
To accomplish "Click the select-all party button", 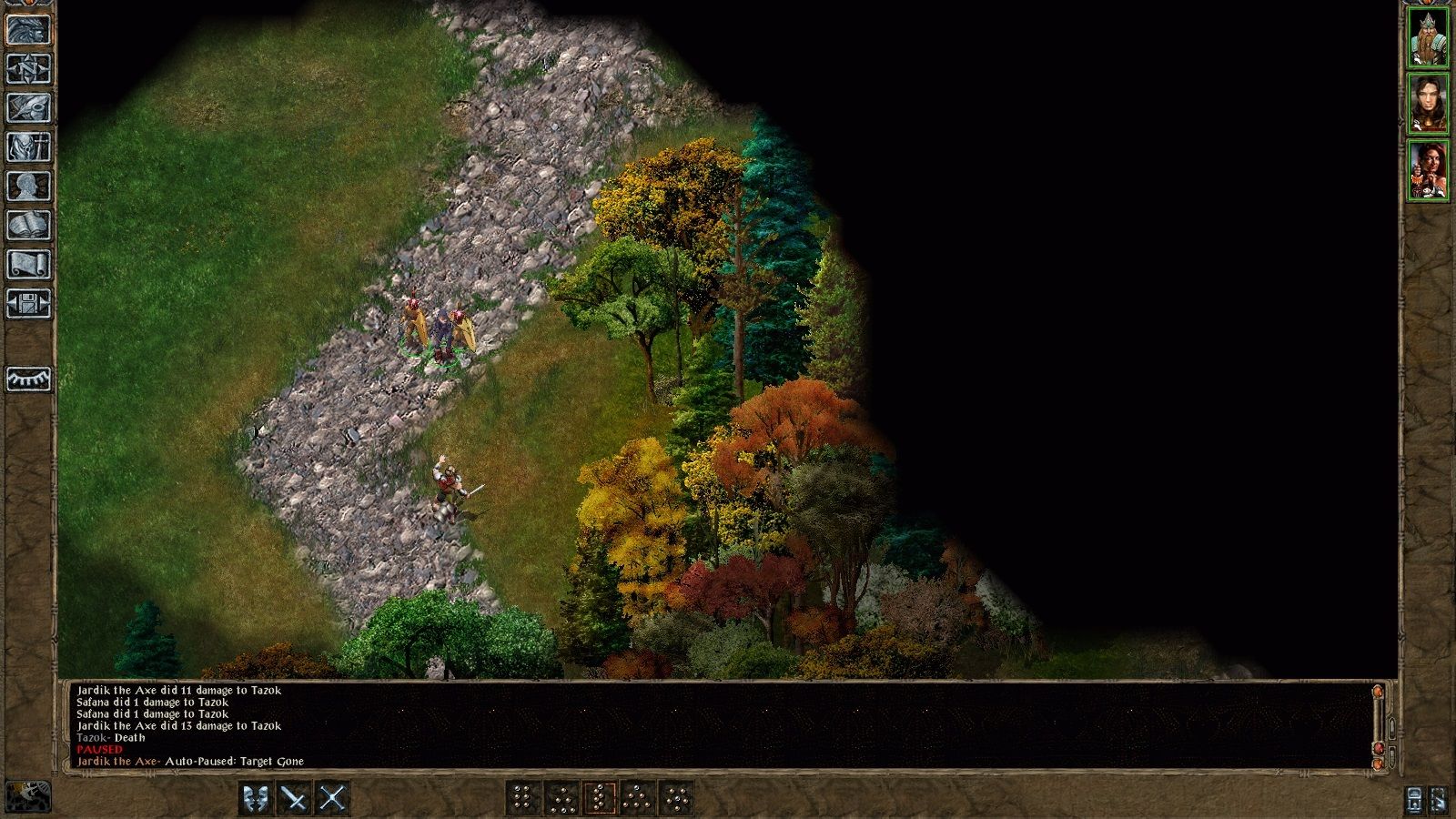I will pyautogui.click(x=1439, y=799).
